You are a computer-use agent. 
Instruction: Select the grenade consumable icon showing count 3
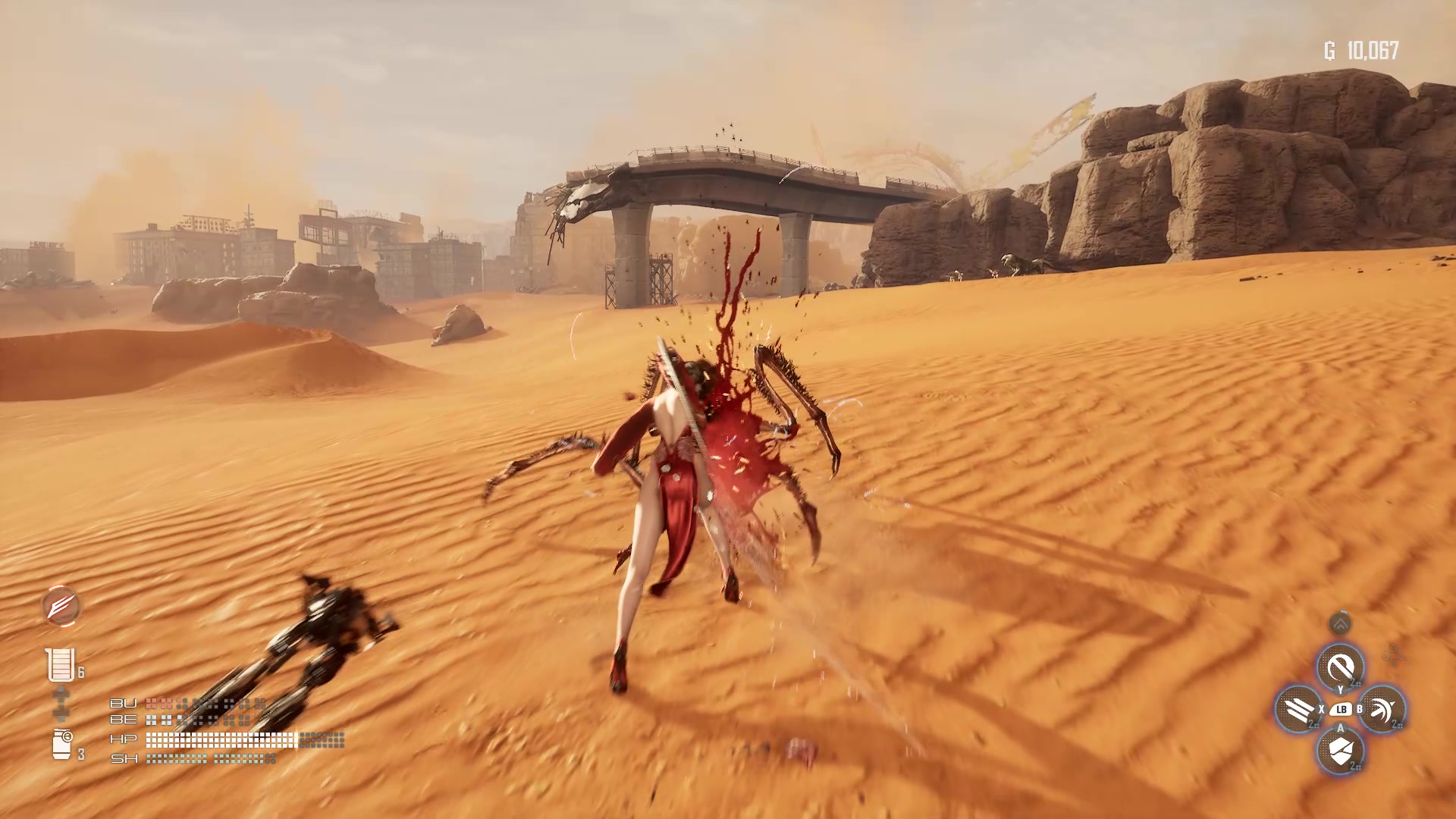pyautogui.click(x=62, y=743)
